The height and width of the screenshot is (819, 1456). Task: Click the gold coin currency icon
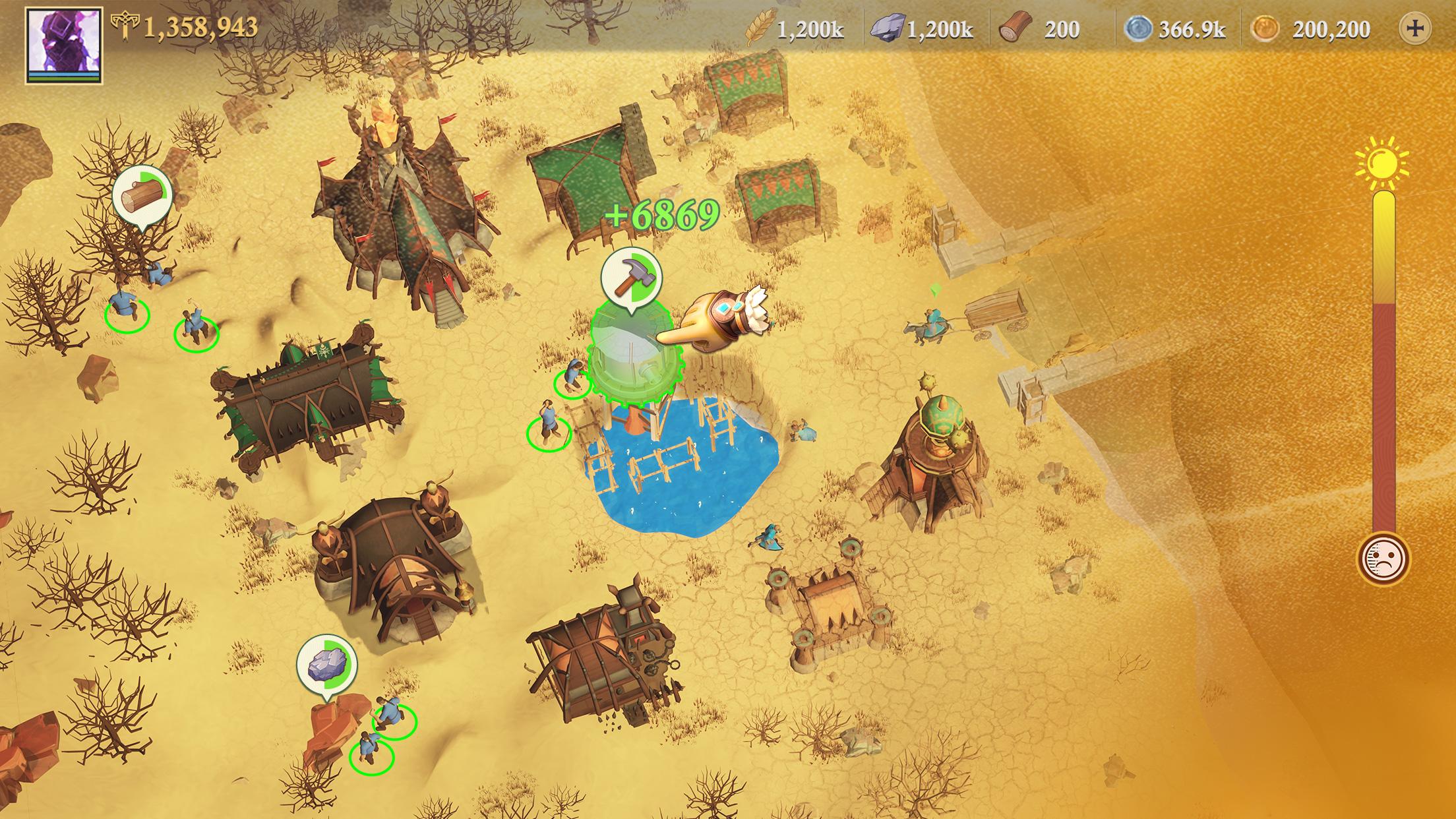(x=1265, y=30)
